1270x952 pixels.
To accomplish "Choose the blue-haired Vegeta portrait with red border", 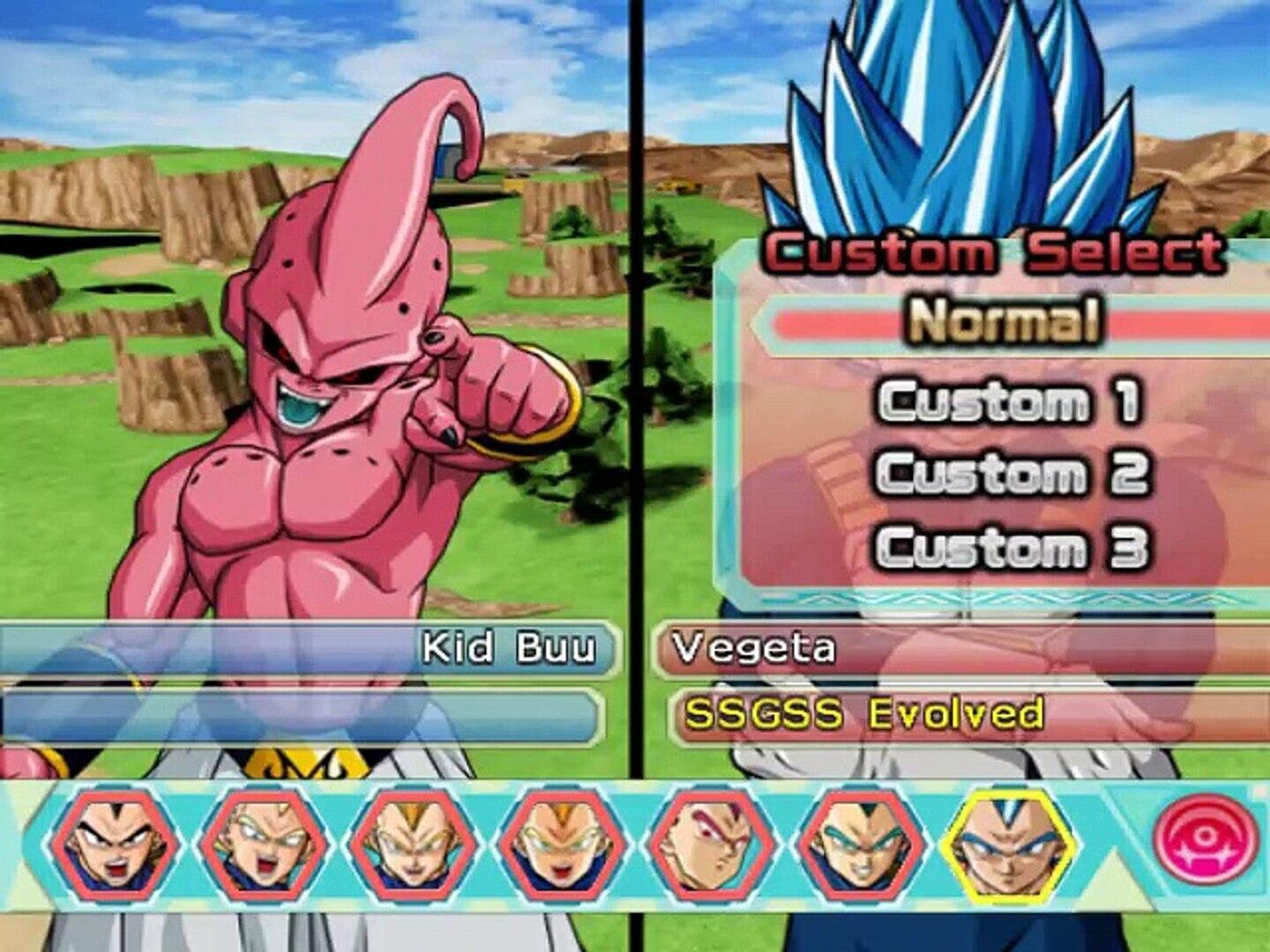I will 861,847.
